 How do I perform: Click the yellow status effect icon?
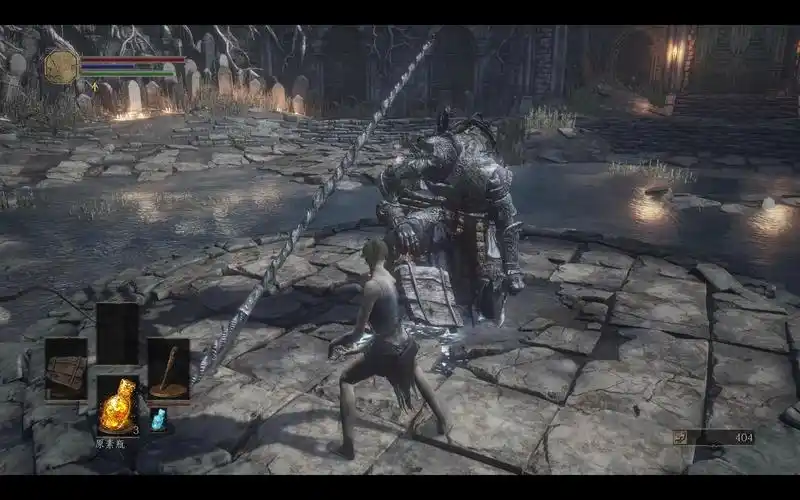tap(94, 87)
